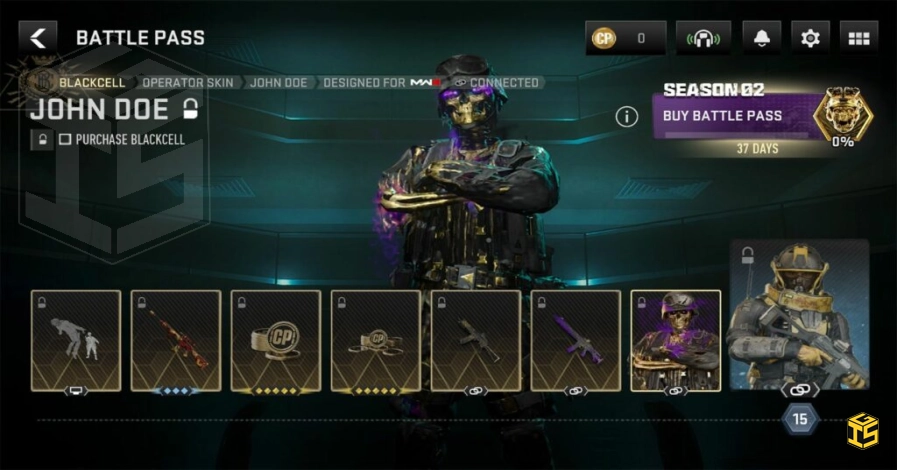The width and height of the screenshot is (897, 470).
Task: Select the gold skull John Doe skin tile
Action: click(x=676, y=341)
